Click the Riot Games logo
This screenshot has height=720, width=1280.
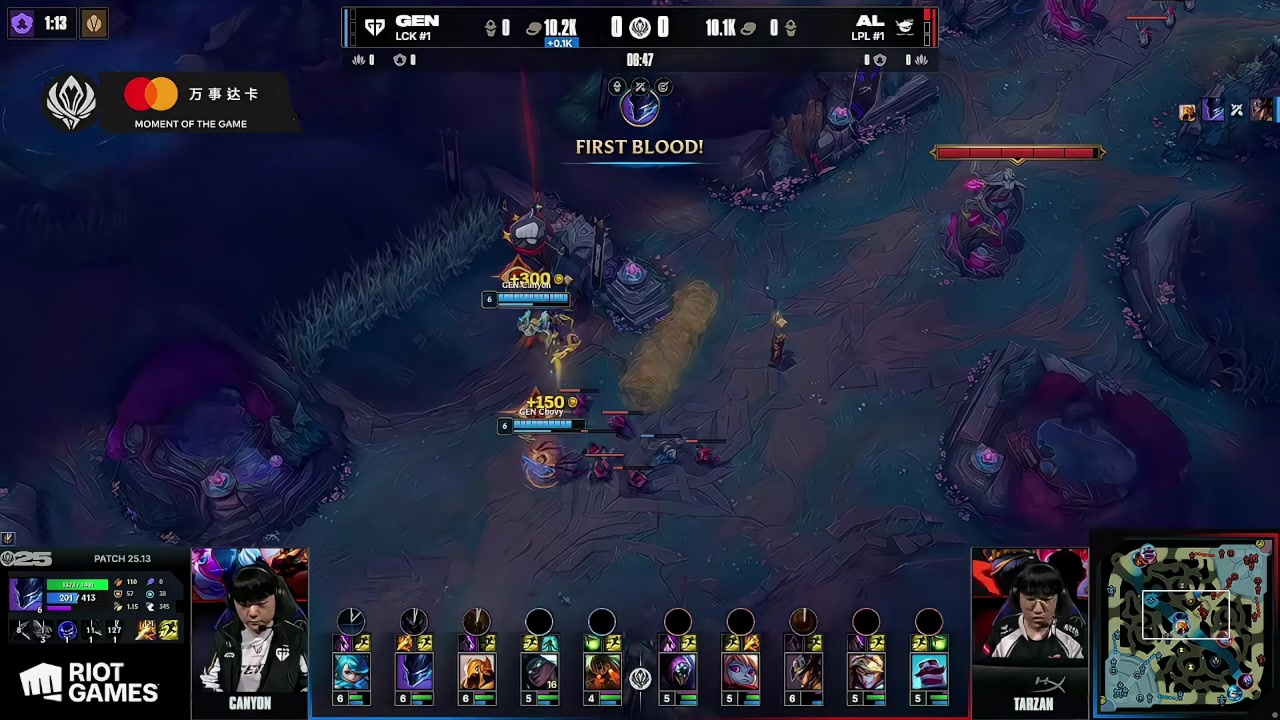pyautogui.click(x=89, y=683)
